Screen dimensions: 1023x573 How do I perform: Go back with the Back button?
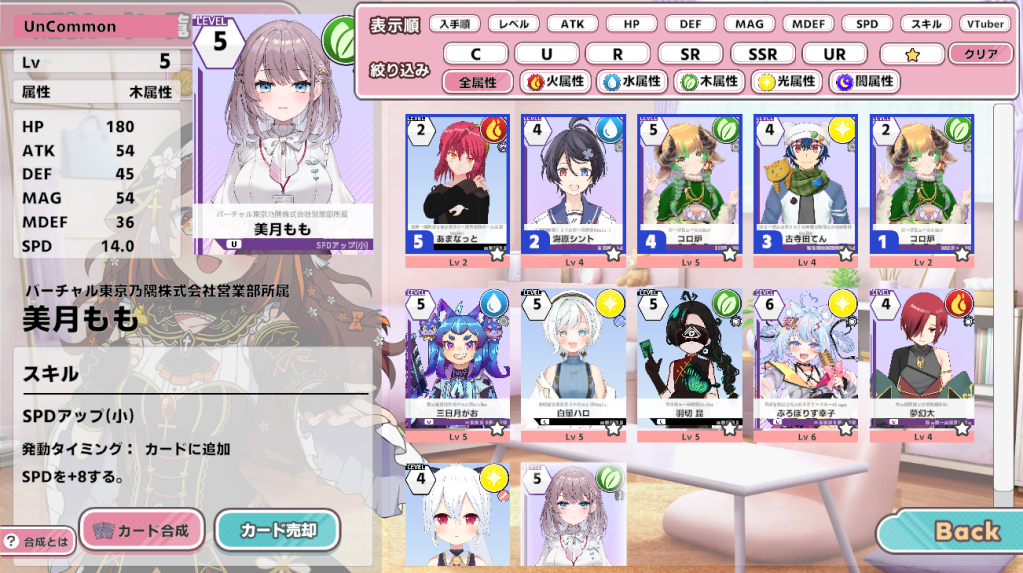[955, 531]
